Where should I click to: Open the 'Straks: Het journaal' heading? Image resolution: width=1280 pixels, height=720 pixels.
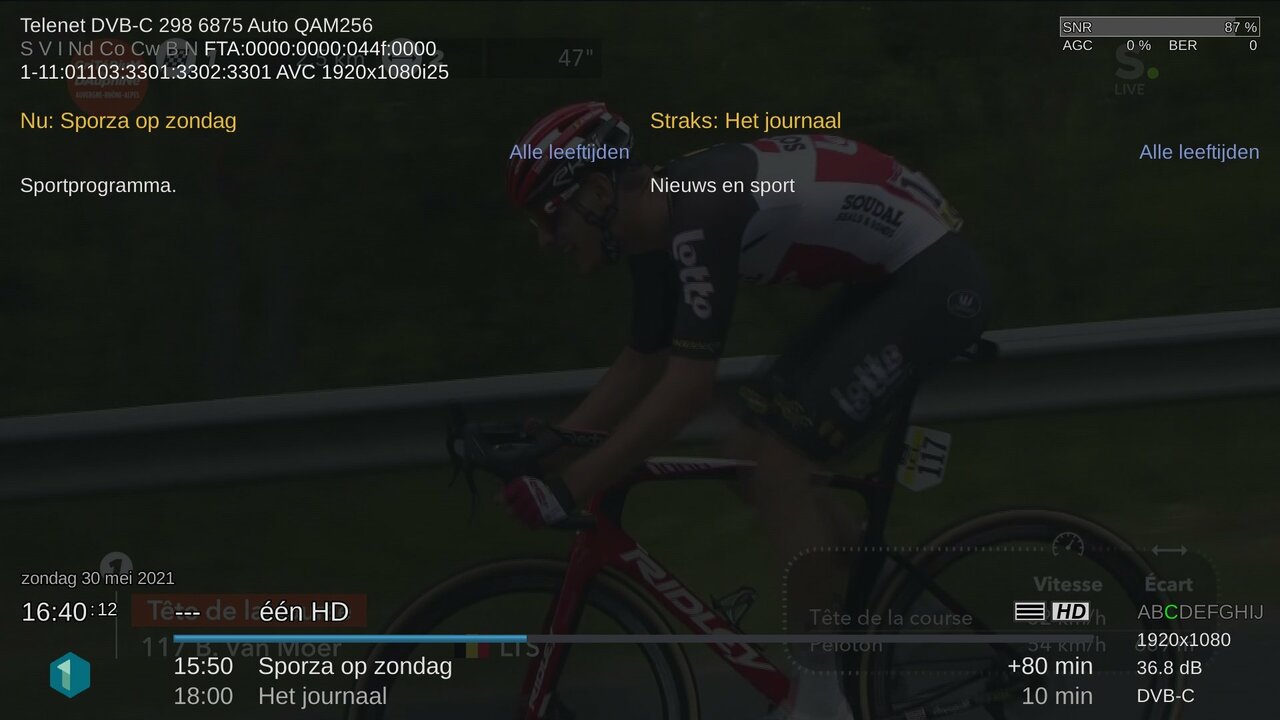click(745, 121)
